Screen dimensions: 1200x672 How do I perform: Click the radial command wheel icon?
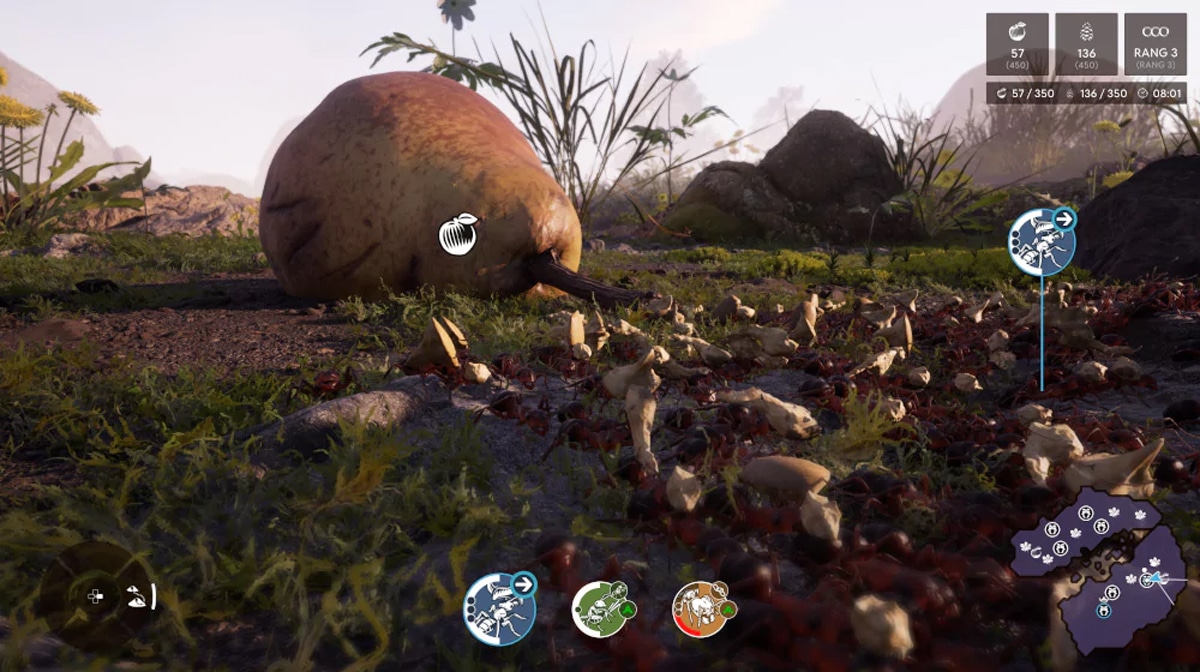96,597
